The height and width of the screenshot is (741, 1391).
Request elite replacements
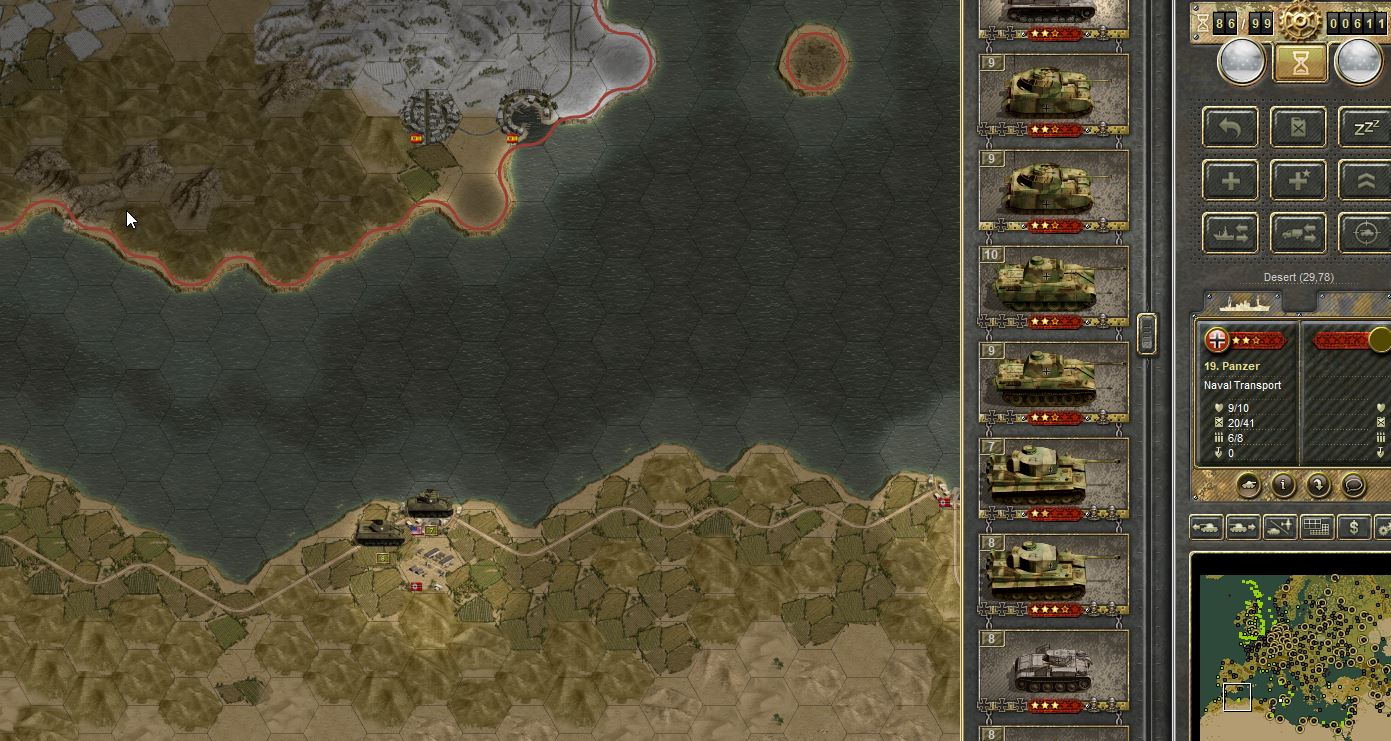click(1298, 179)
